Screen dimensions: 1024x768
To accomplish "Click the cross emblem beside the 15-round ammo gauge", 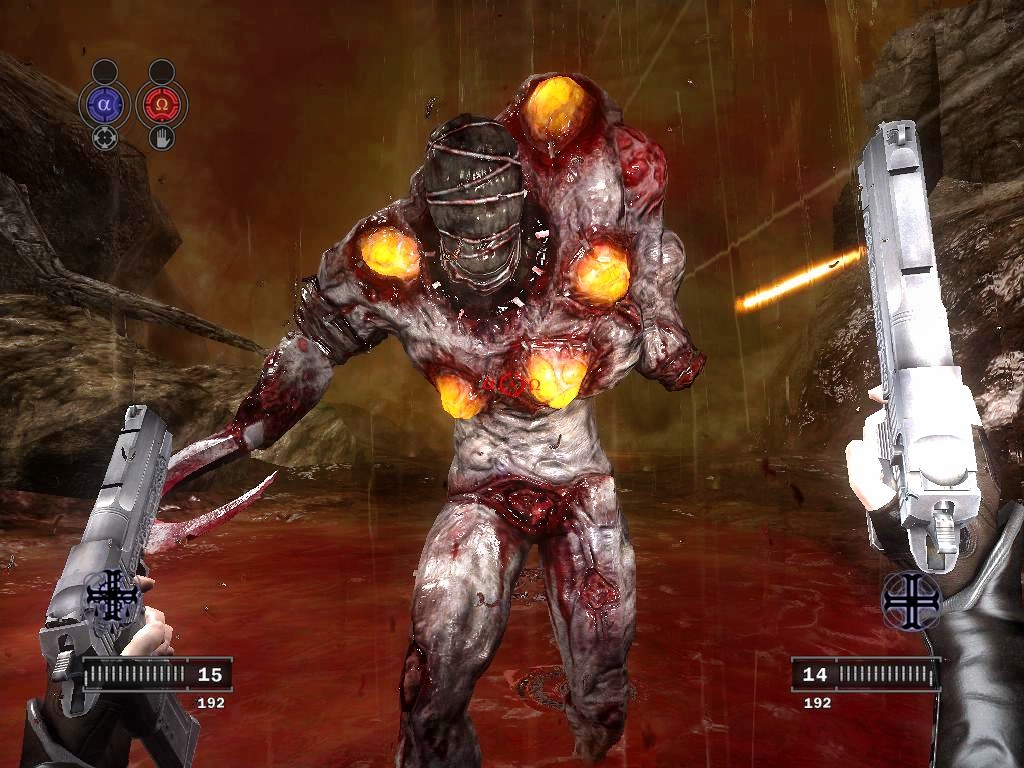I will (x=113, y=598).
